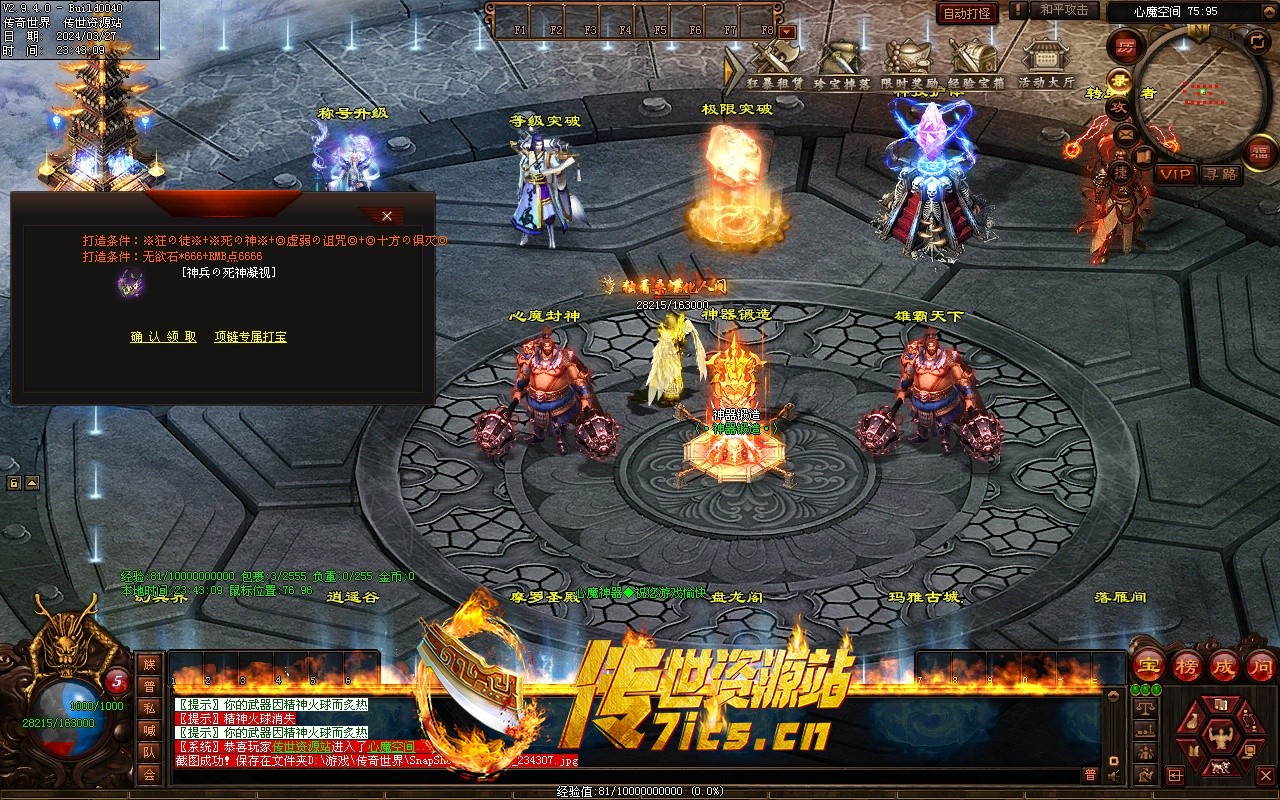Viewport: 1280px width, 800px height.
Task: Enter the 活动大厅 activity hall
Action: [1047, 64]
